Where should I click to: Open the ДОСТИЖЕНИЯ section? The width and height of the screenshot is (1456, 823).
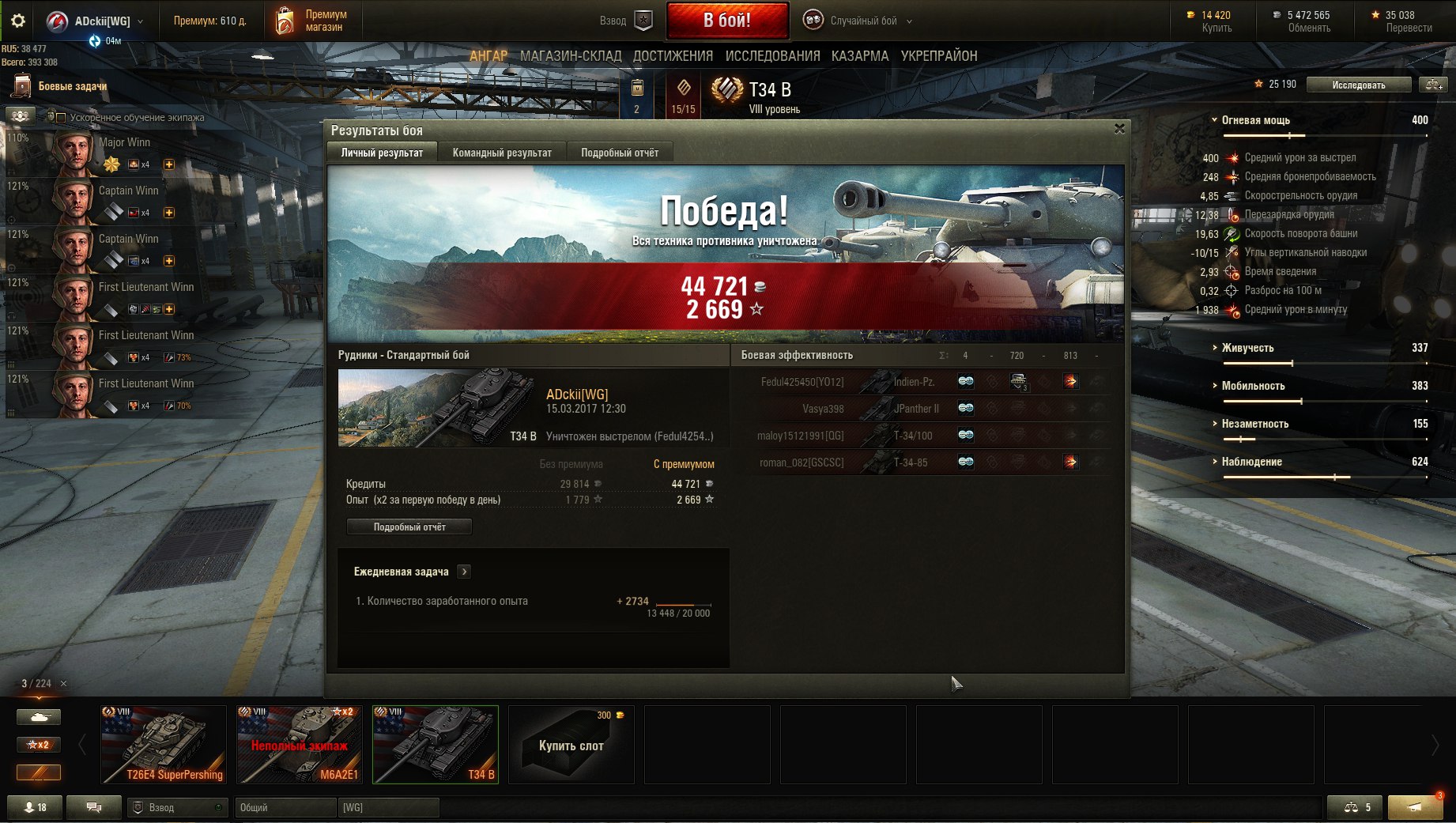(673, 56)
